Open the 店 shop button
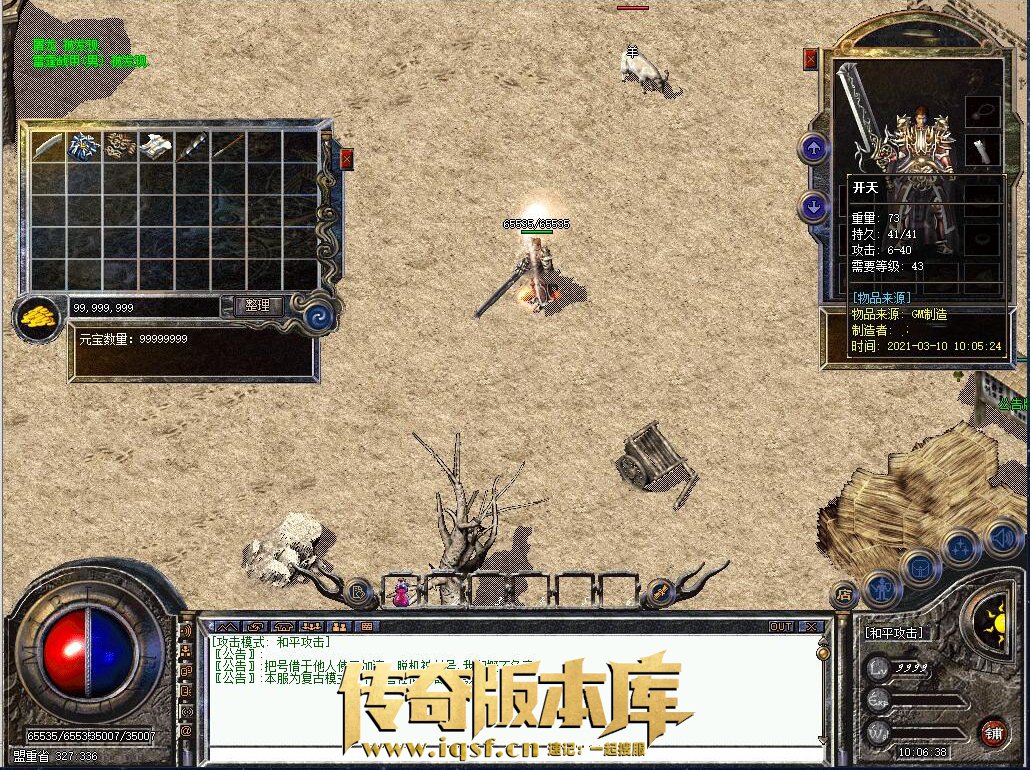Screen dimensions: 1030x770 846,594
